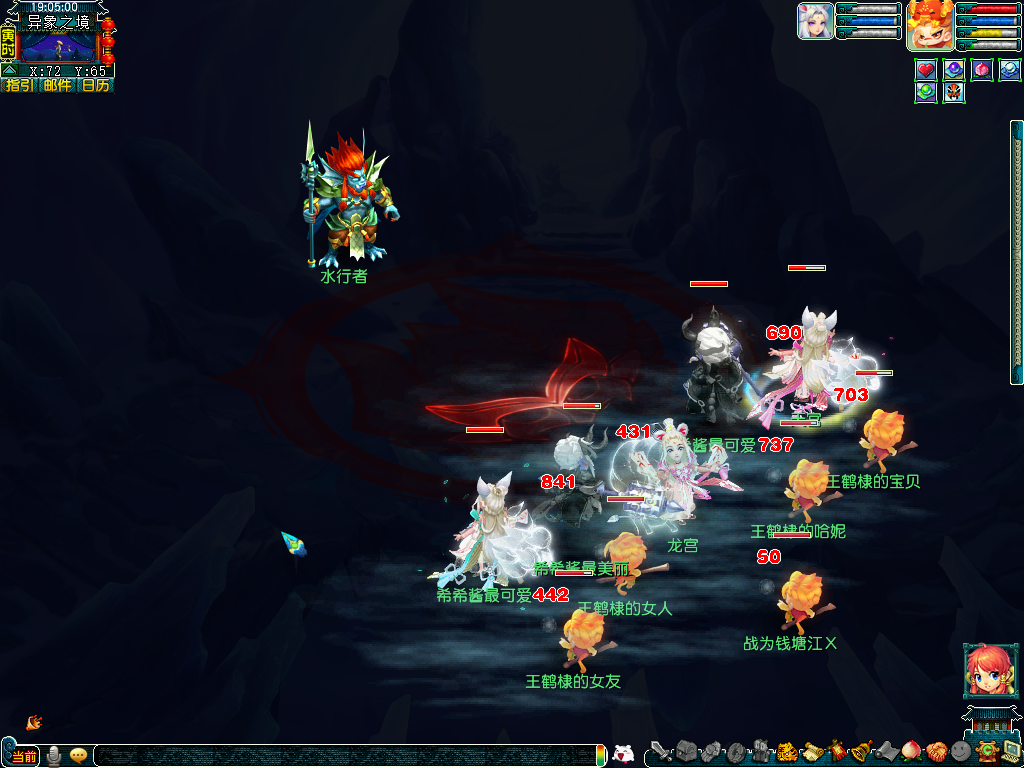Open the 邮件 mail button
Screen dimensions: 1024x768
(x=57, y=86)
